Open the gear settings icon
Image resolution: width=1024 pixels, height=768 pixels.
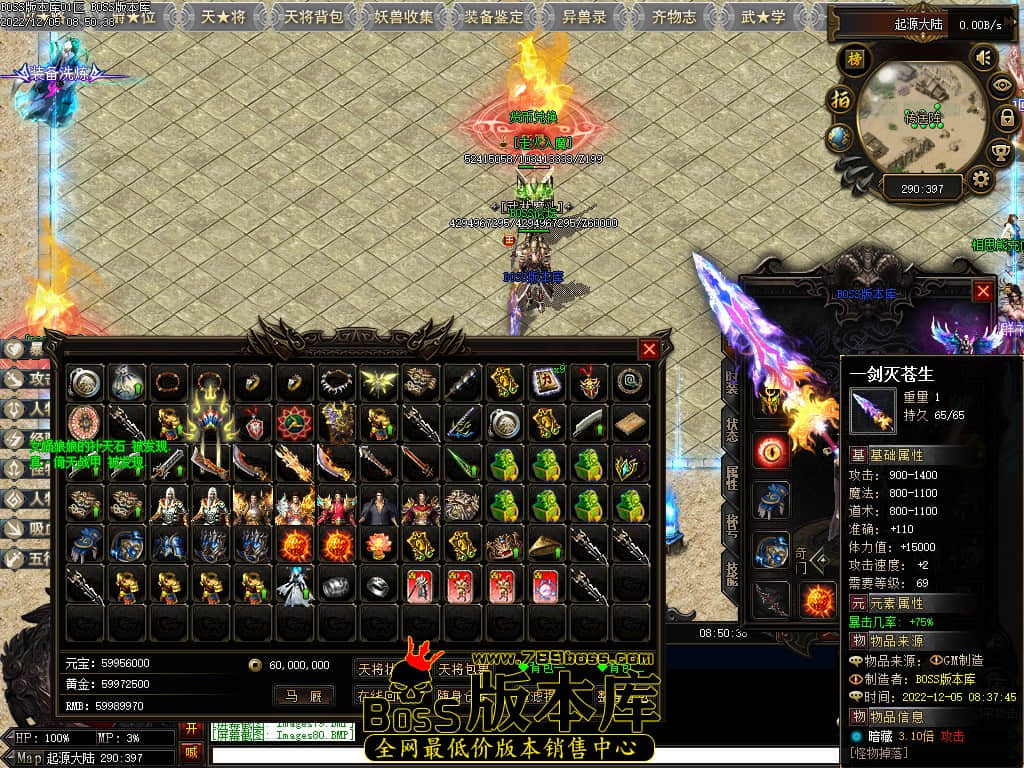tap(981, 180)
